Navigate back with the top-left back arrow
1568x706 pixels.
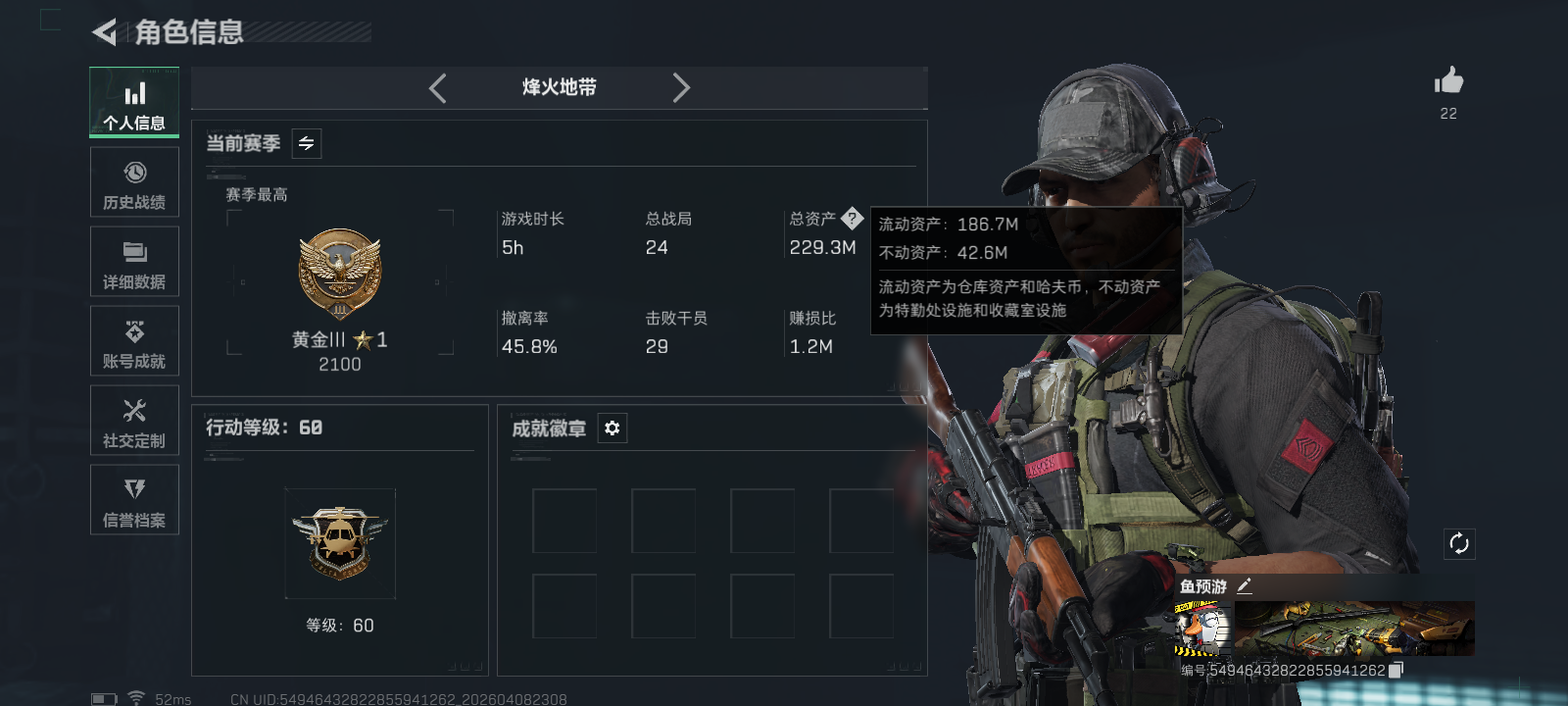point(102,31)
